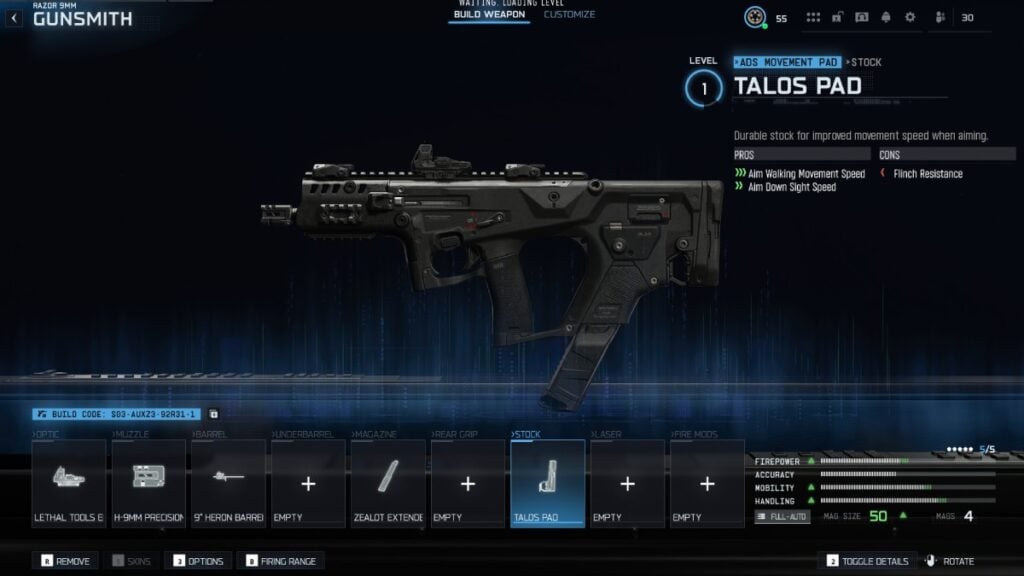
Task: Select the Talos Pad stock slot
Action: (547, 483)
